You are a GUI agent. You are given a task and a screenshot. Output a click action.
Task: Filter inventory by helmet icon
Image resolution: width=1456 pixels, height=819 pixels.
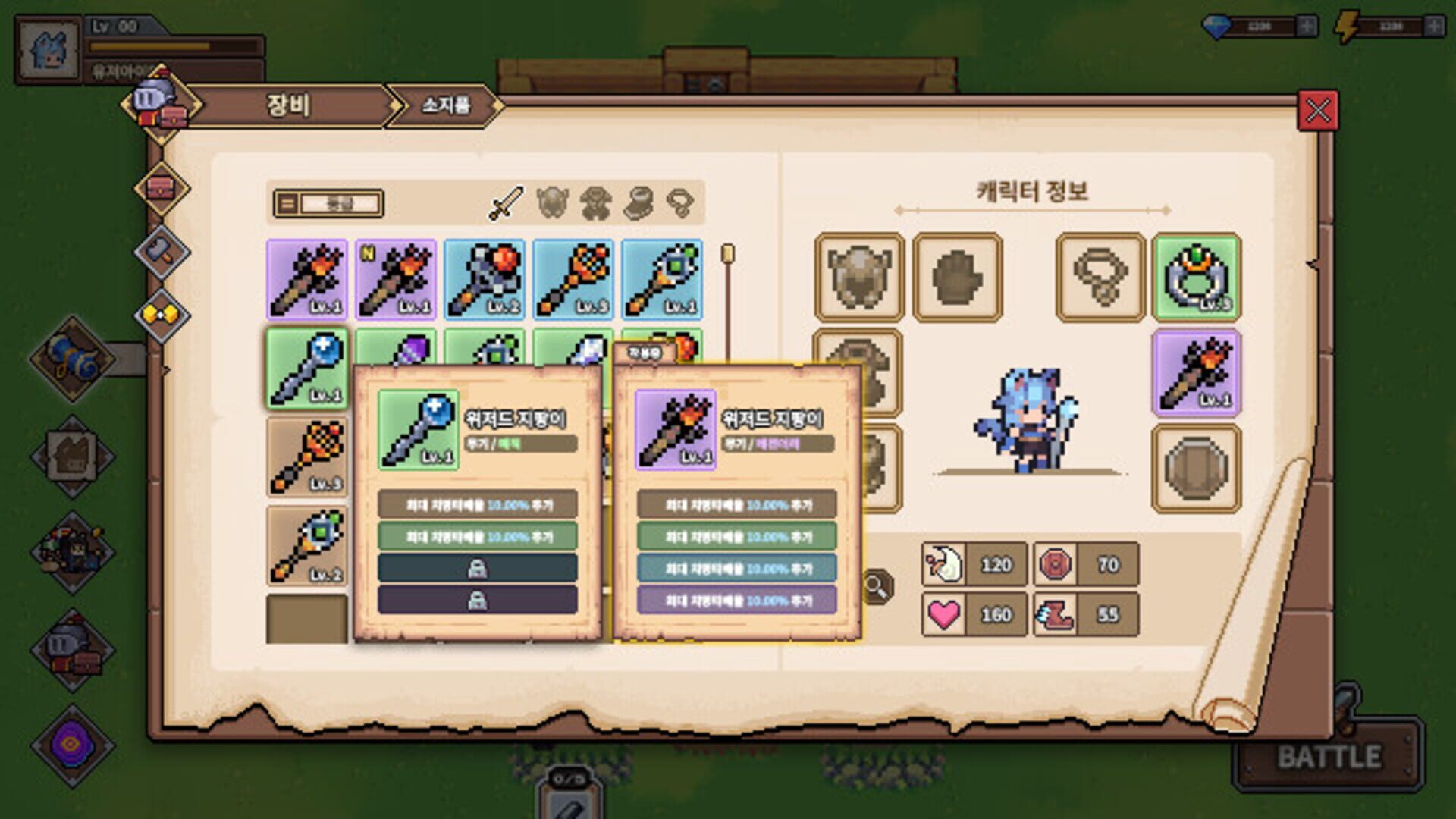pyautogui.click(x=552, y=201)
